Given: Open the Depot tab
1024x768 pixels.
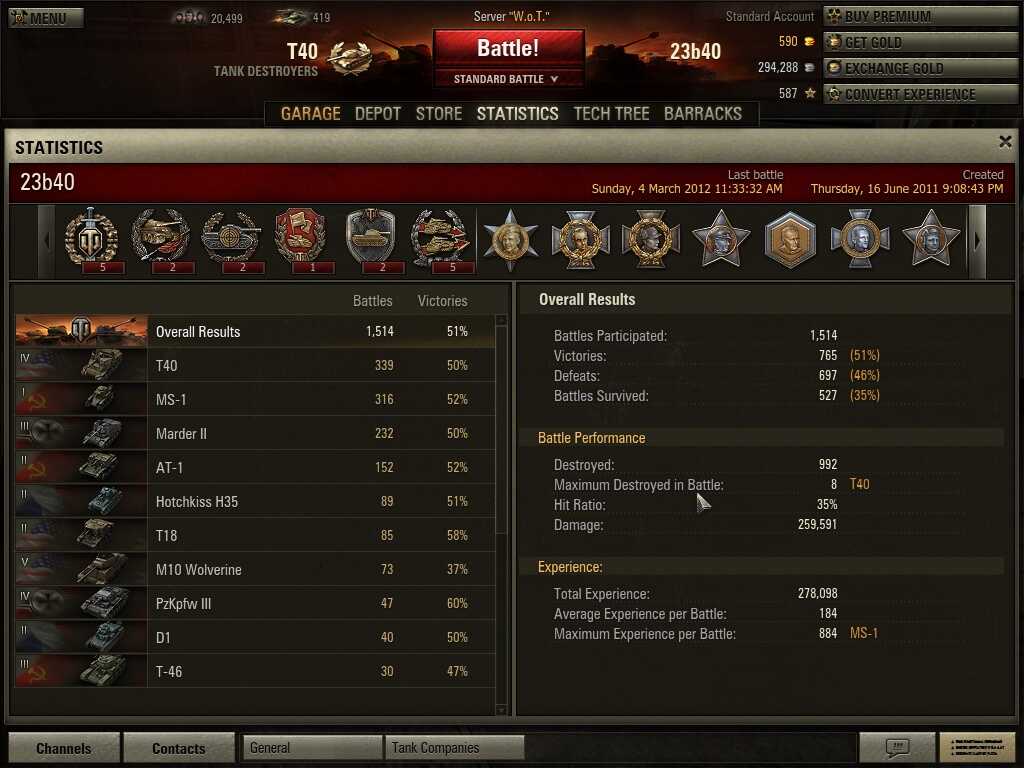Looking at the screenshot, I should (x=378, y=113).
